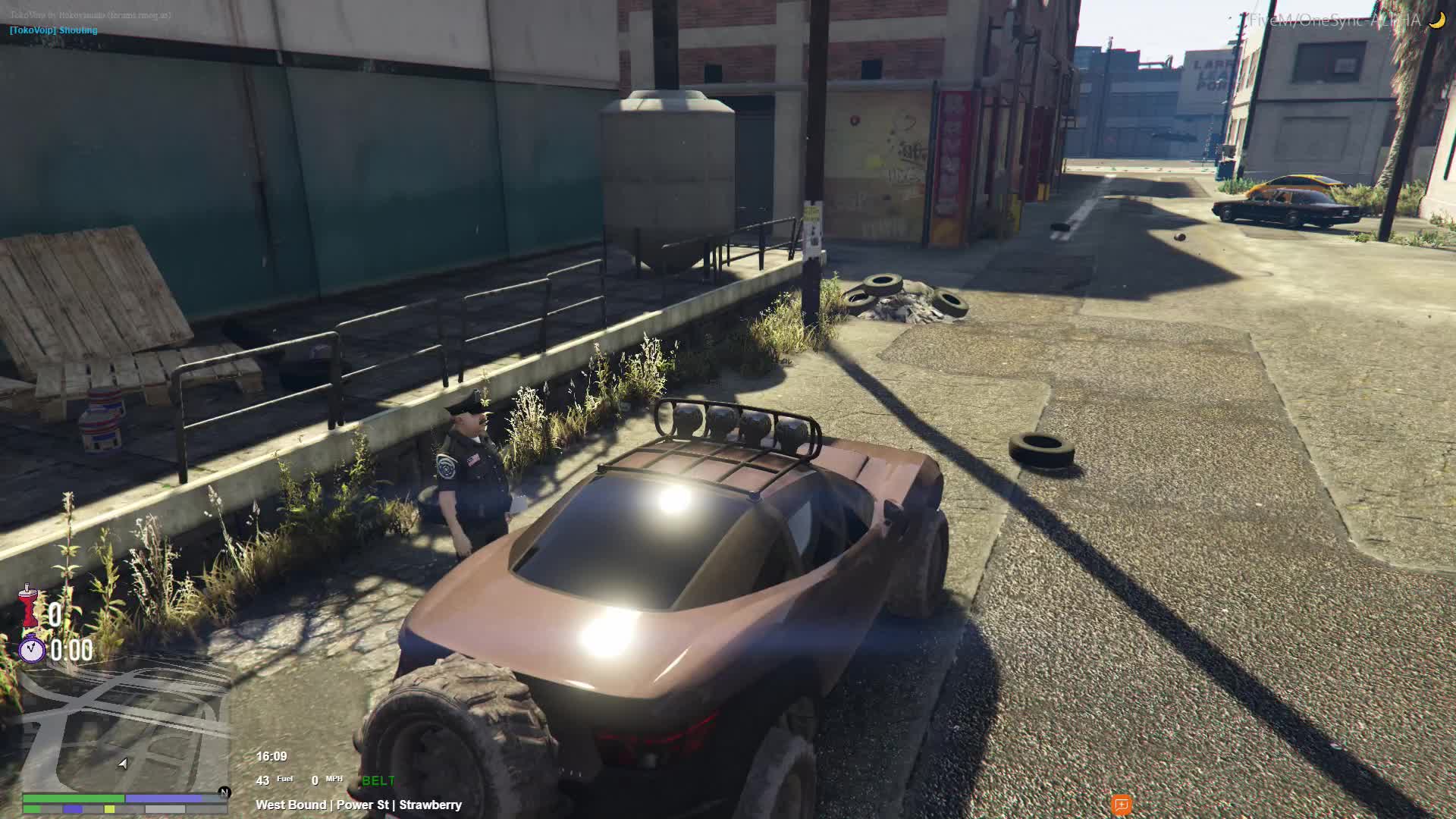Open the orange chat bubble icon
1456x819 pixels.
(x=1122, y=805)
